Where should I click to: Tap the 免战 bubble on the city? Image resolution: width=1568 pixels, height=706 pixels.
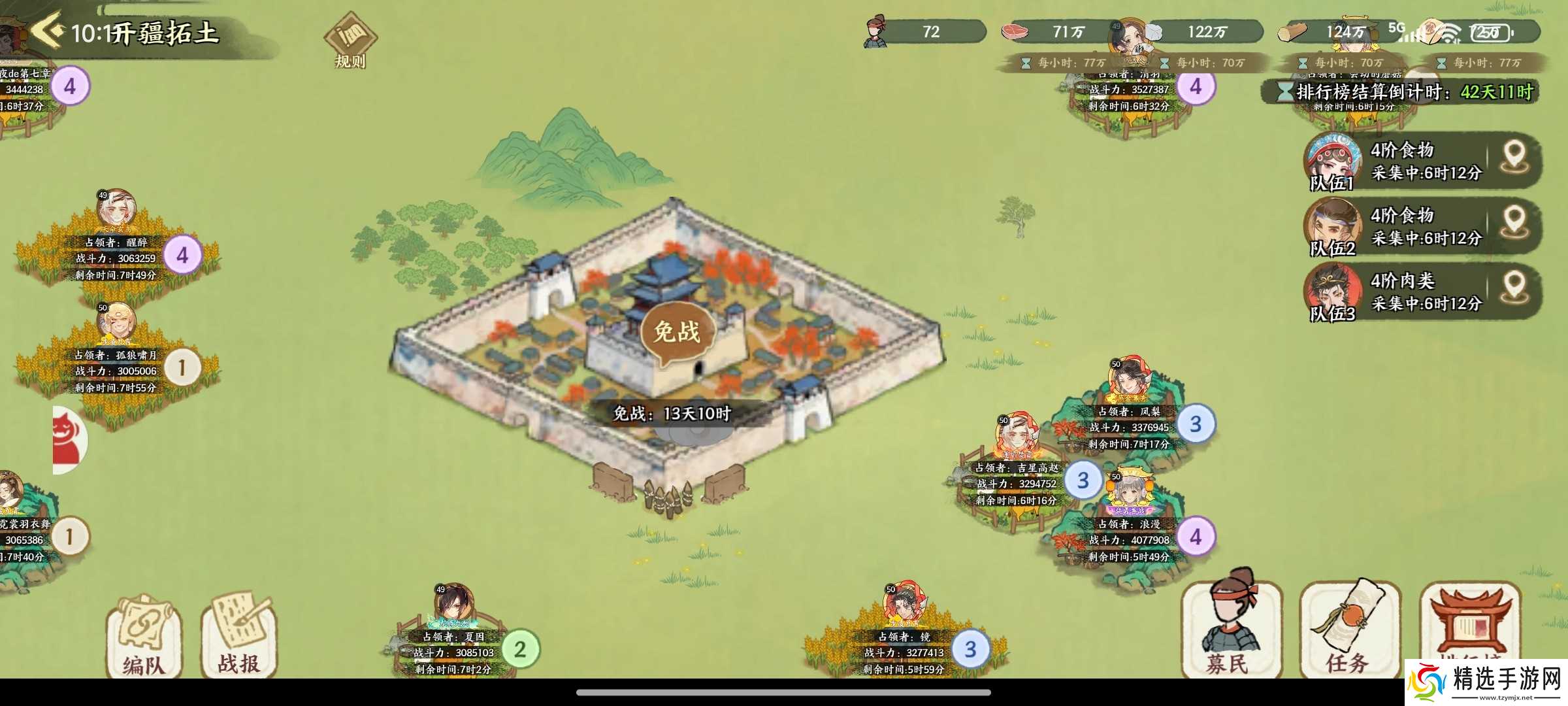[x=677, y=332]
